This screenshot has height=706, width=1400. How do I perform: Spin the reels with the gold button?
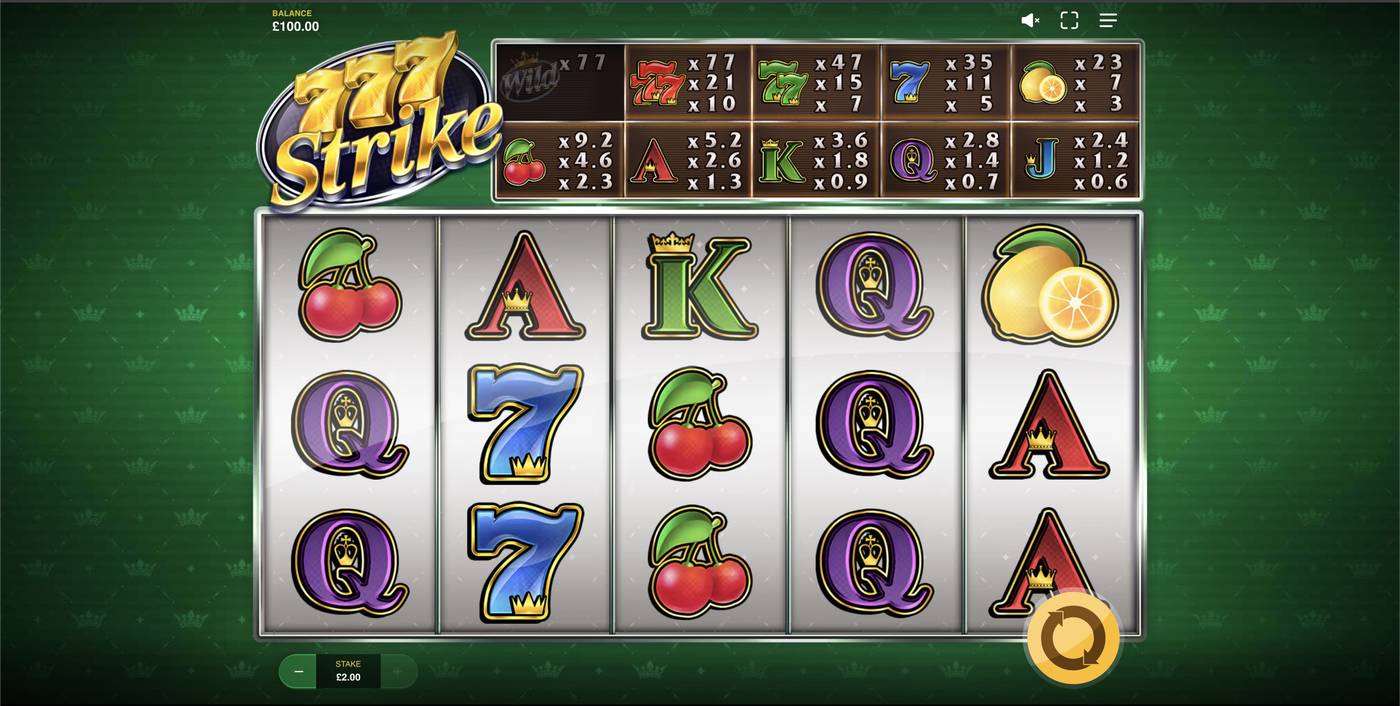(1073, 638)
